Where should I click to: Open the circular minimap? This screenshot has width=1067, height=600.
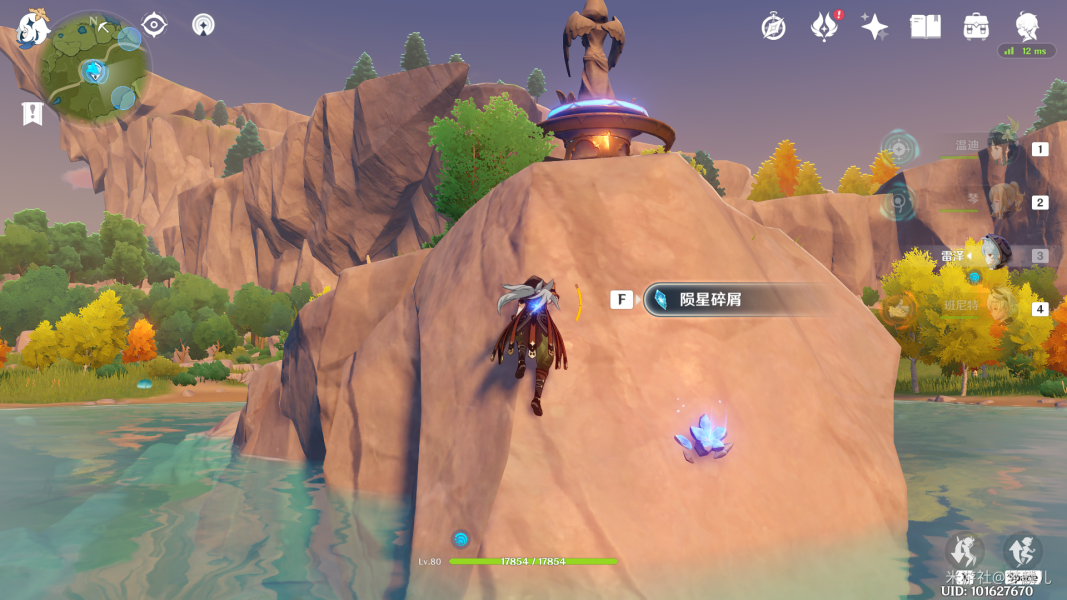[94, 68]
